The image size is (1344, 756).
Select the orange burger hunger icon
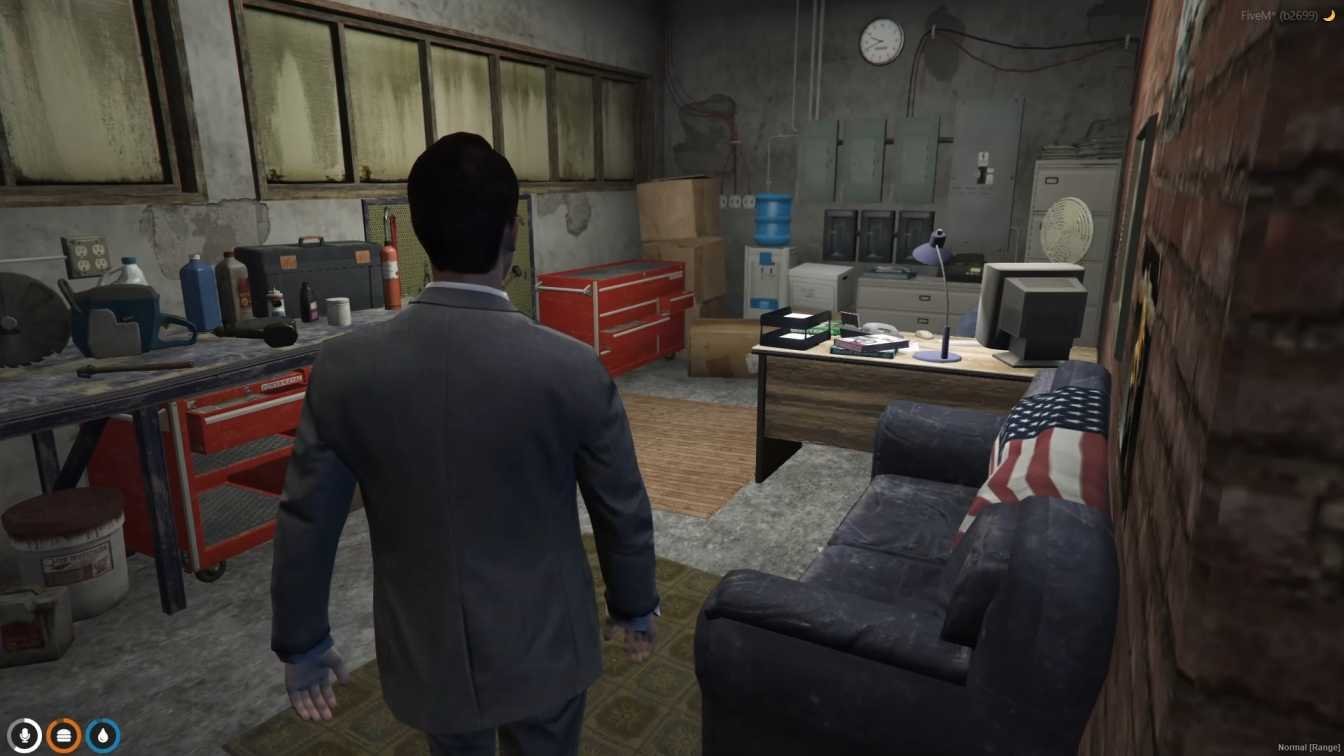(64, 736)
